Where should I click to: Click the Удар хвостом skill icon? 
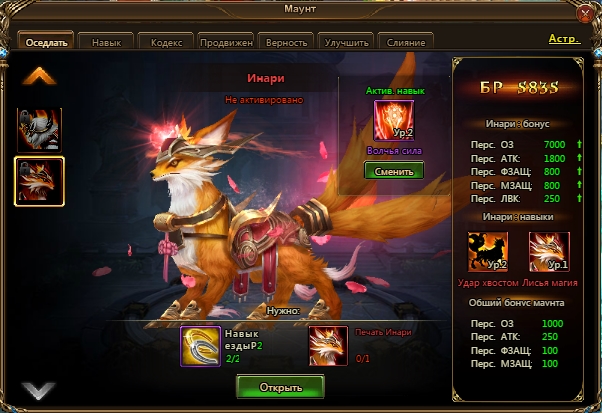488,251
